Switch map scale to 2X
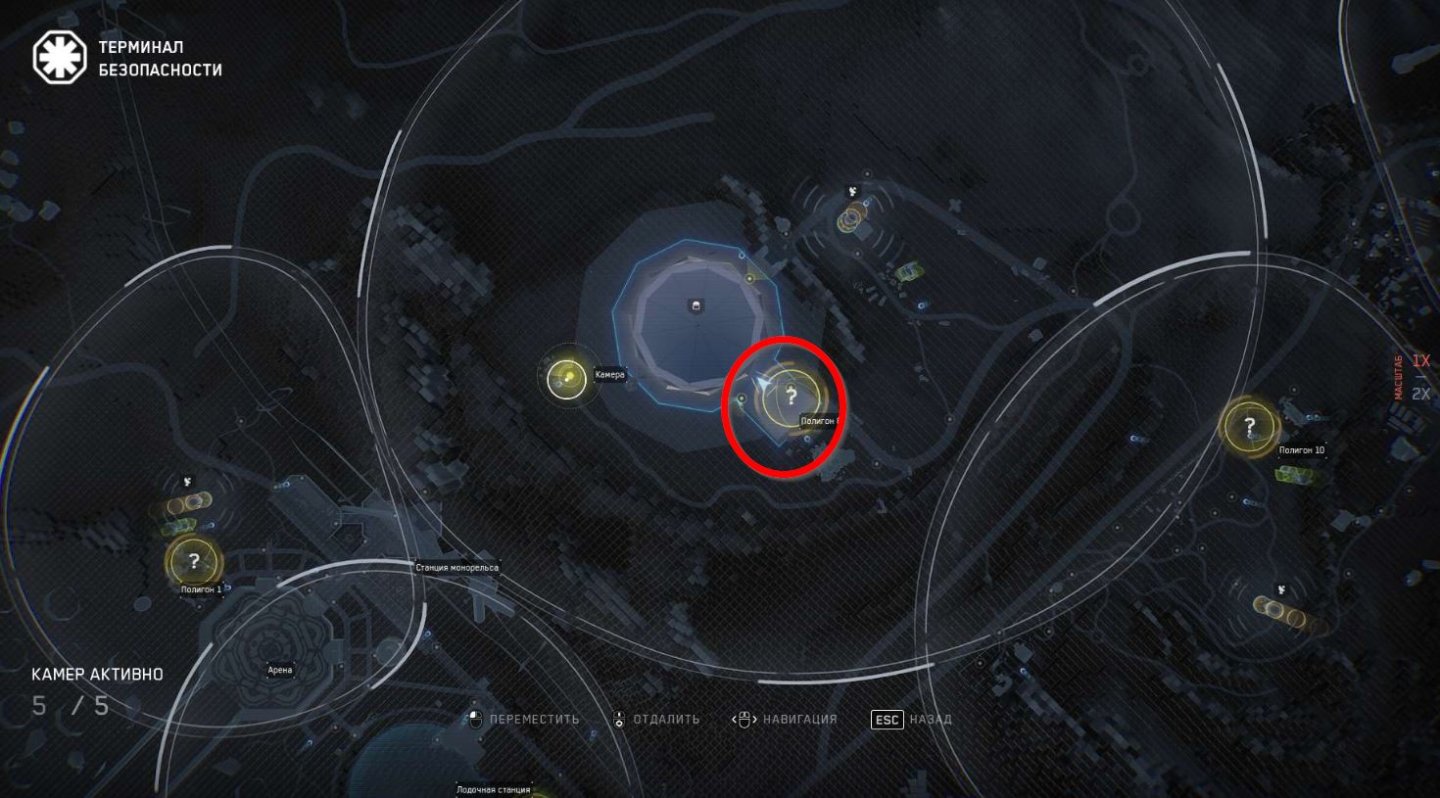1440x798 pixels. (1421, 393)
